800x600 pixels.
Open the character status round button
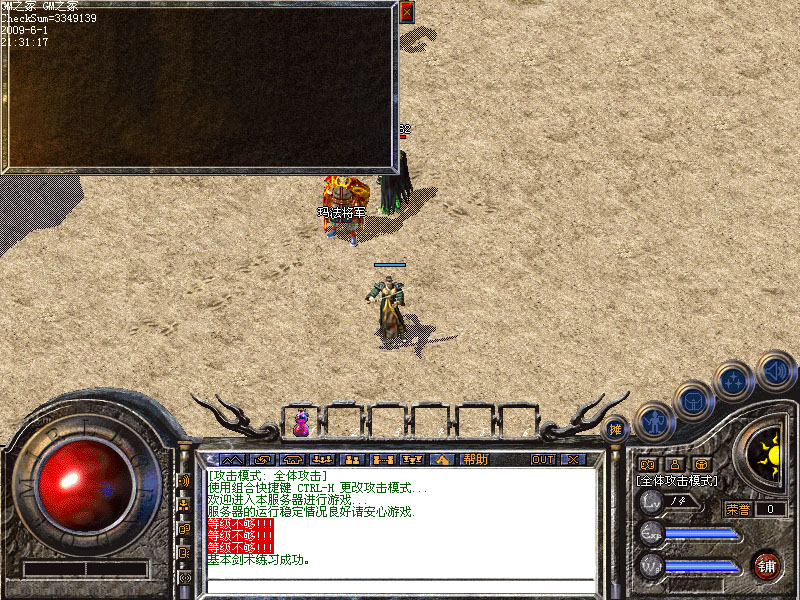pos(652,421)
